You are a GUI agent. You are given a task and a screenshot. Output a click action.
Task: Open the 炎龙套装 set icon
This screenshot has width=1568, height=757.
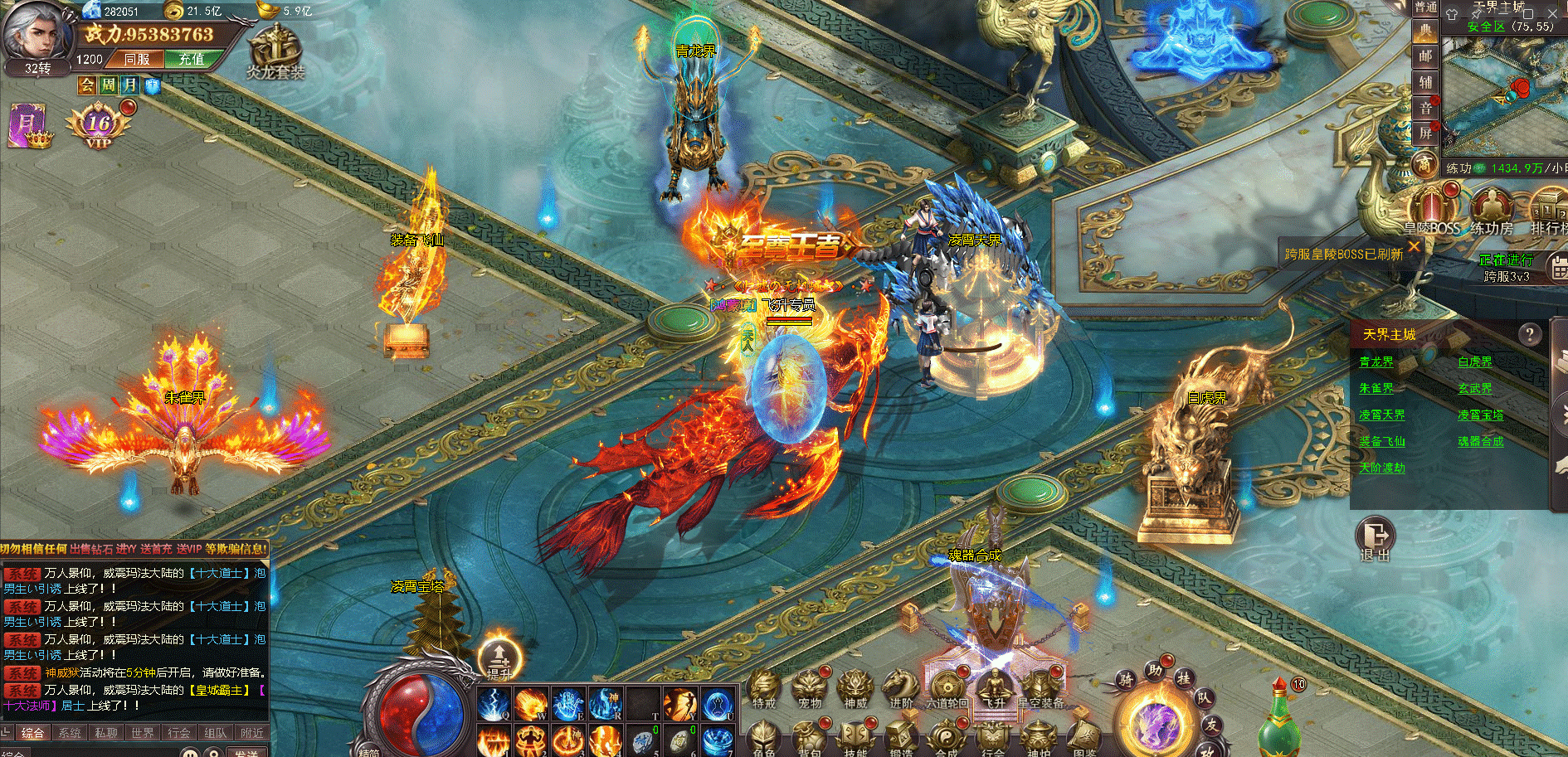(275, 51)
